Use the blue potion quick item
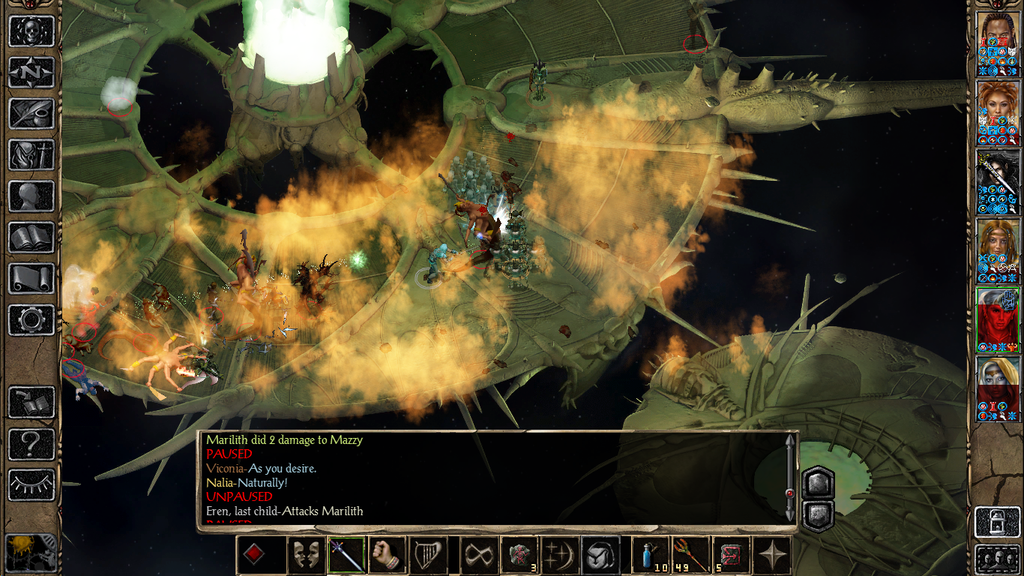Viewport: 1024px width, 576px height. [650, 555]
